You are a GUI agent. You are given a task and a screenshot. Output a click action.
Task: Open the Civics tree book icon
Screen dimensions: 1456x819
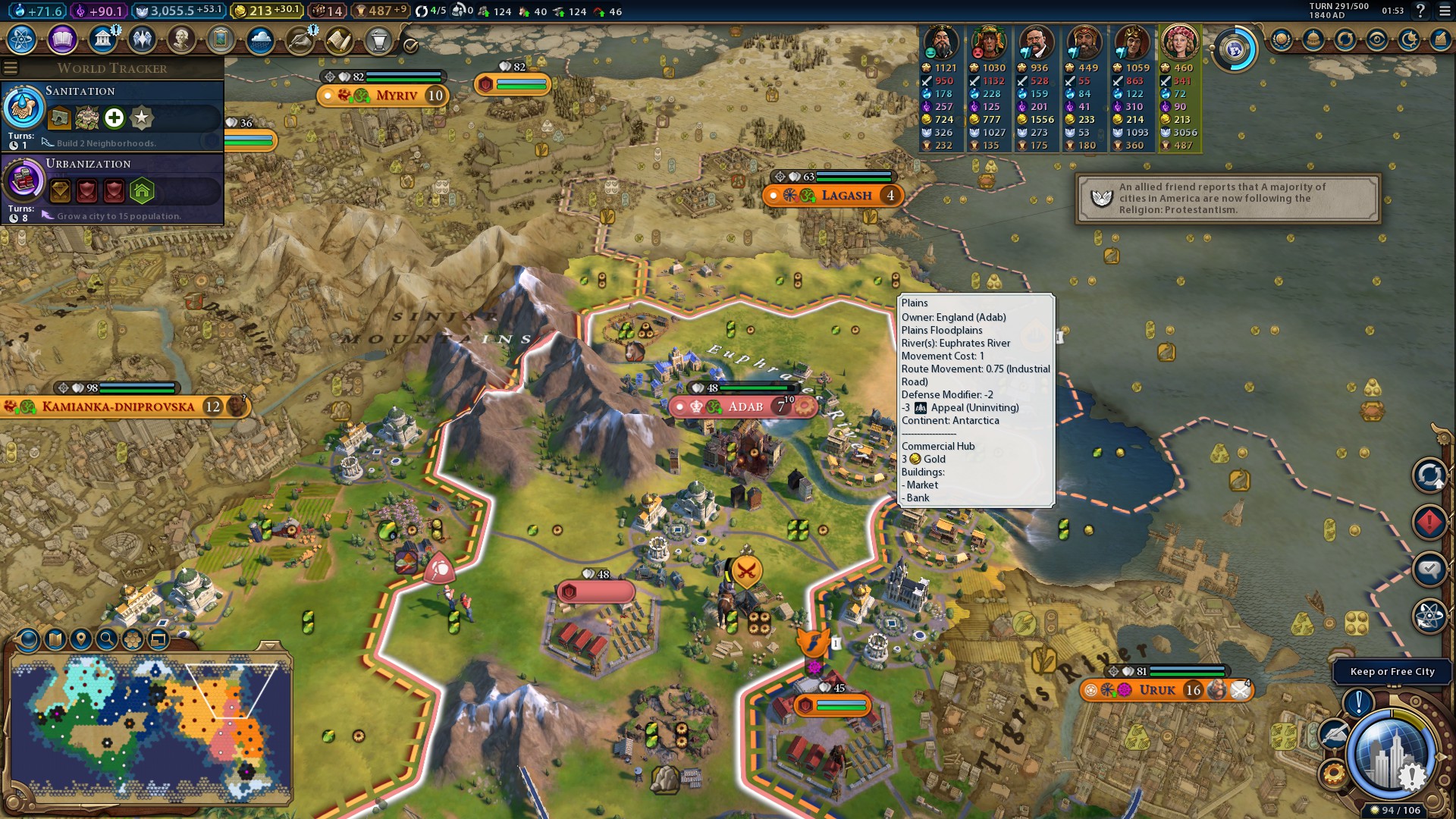tap(62, 39)
